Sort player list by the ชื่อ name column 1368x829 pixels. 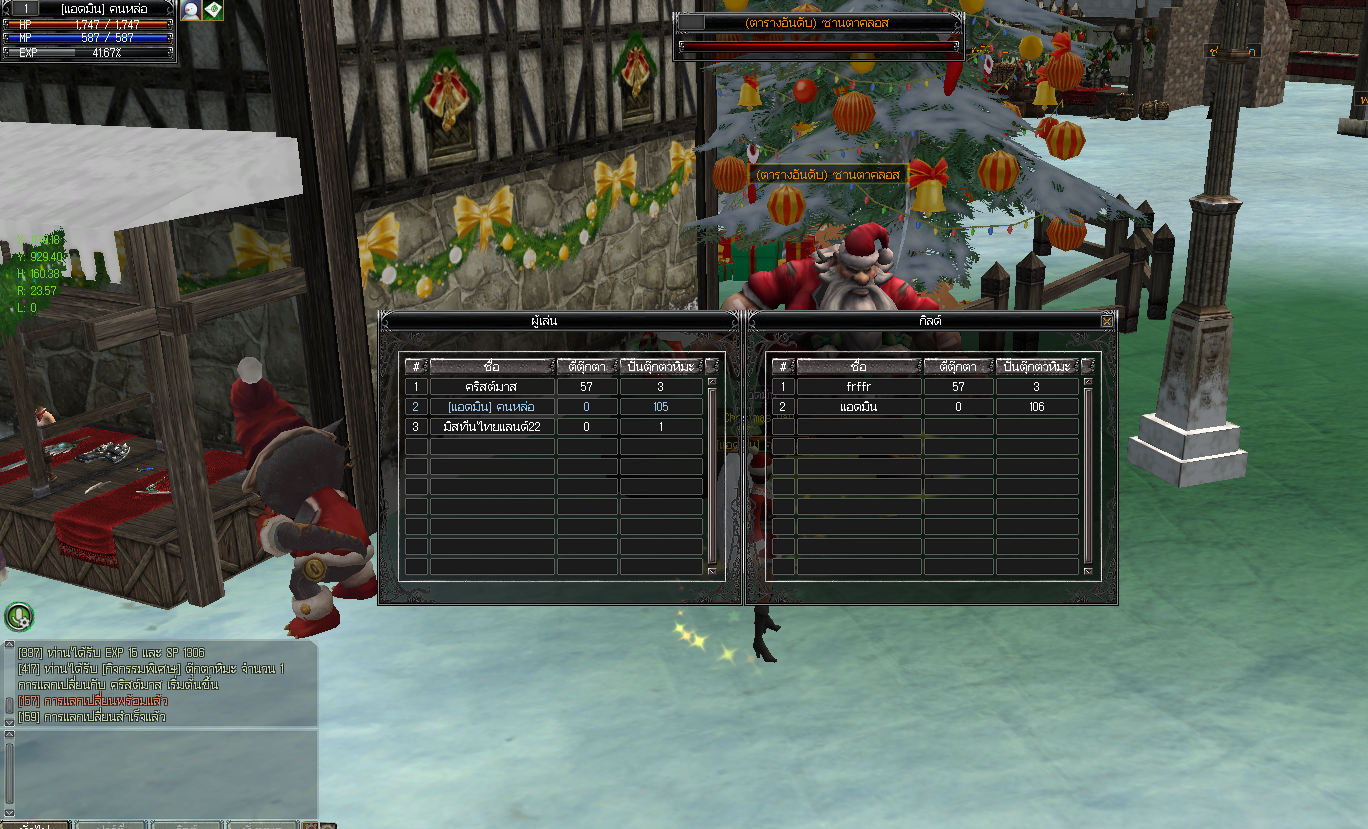point(492,367)
